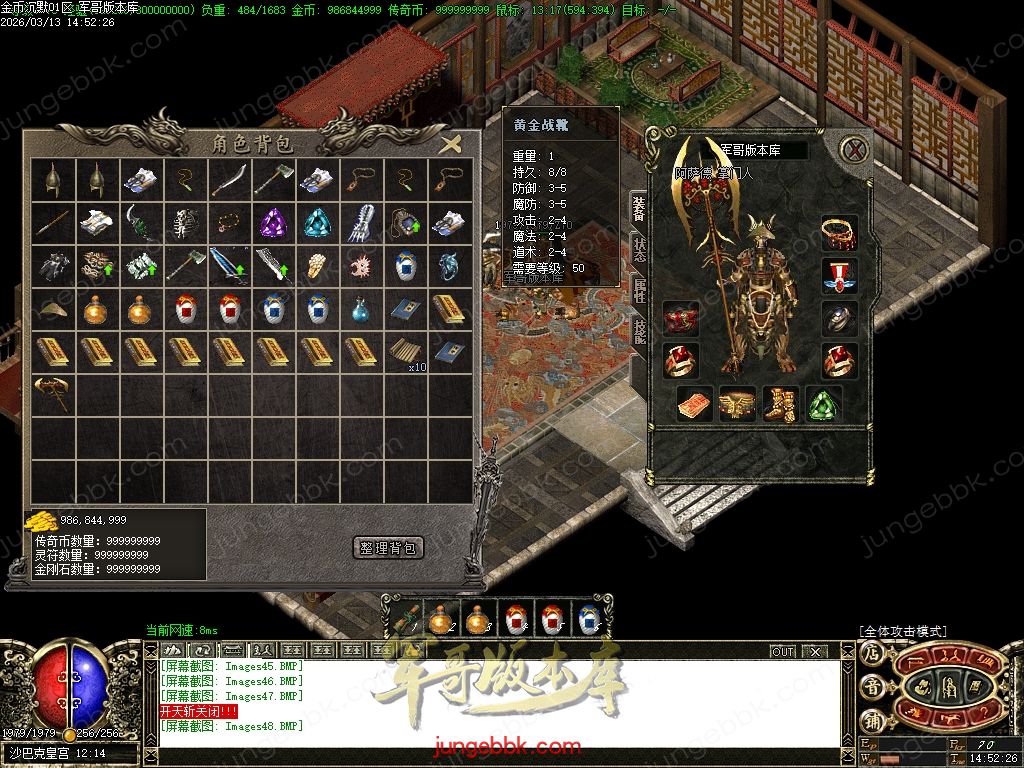The height and width of the screenshot is (768, 1024).
Task: Select the equipped medal slot
Action: [839, 275]
